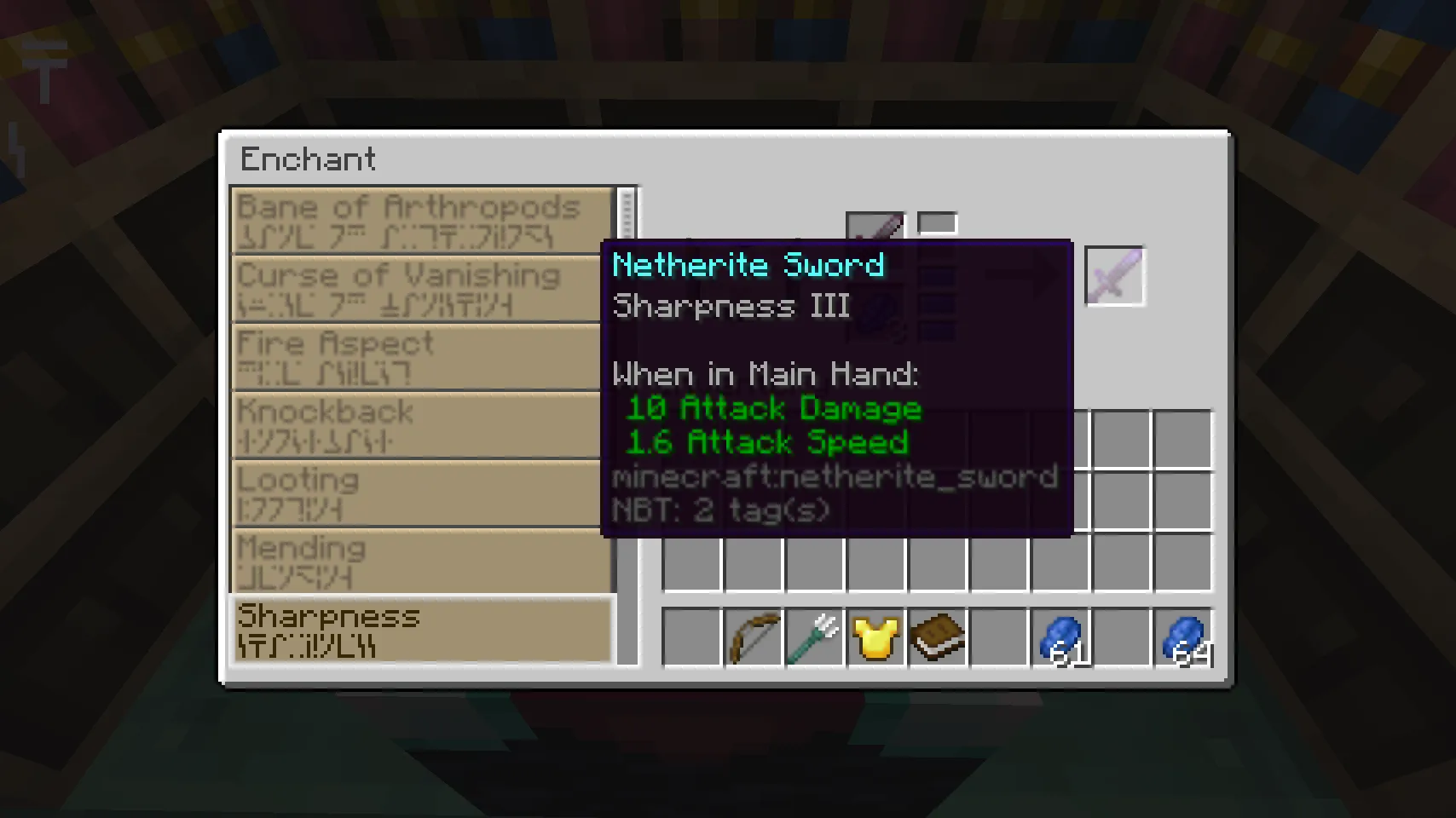Select the Curse of Vanishing enchantment
Image resolution: width=1456 pixels, height=818 pixels.
click(x=418, y=288)
